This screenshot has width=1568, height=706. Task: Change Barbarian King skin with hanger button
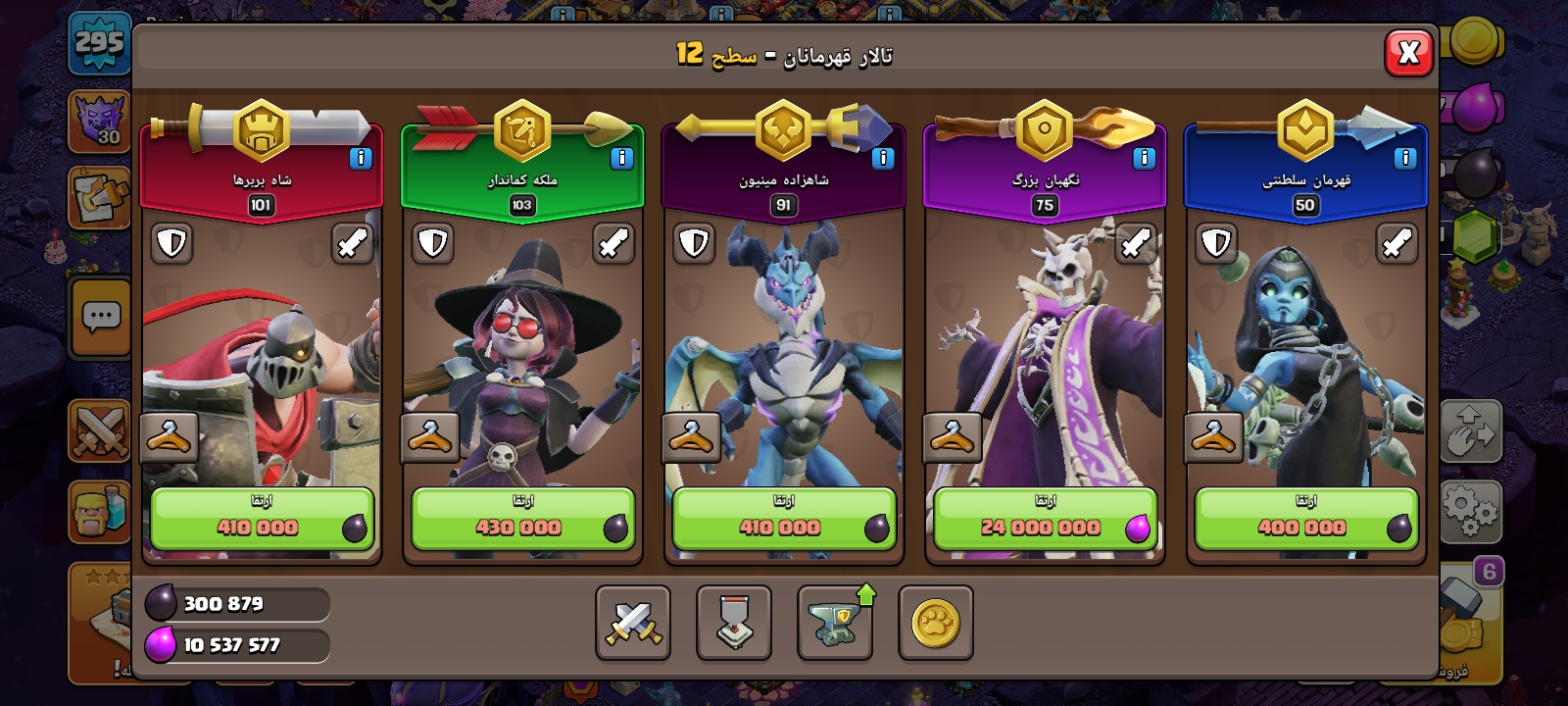tap(169, 437)
